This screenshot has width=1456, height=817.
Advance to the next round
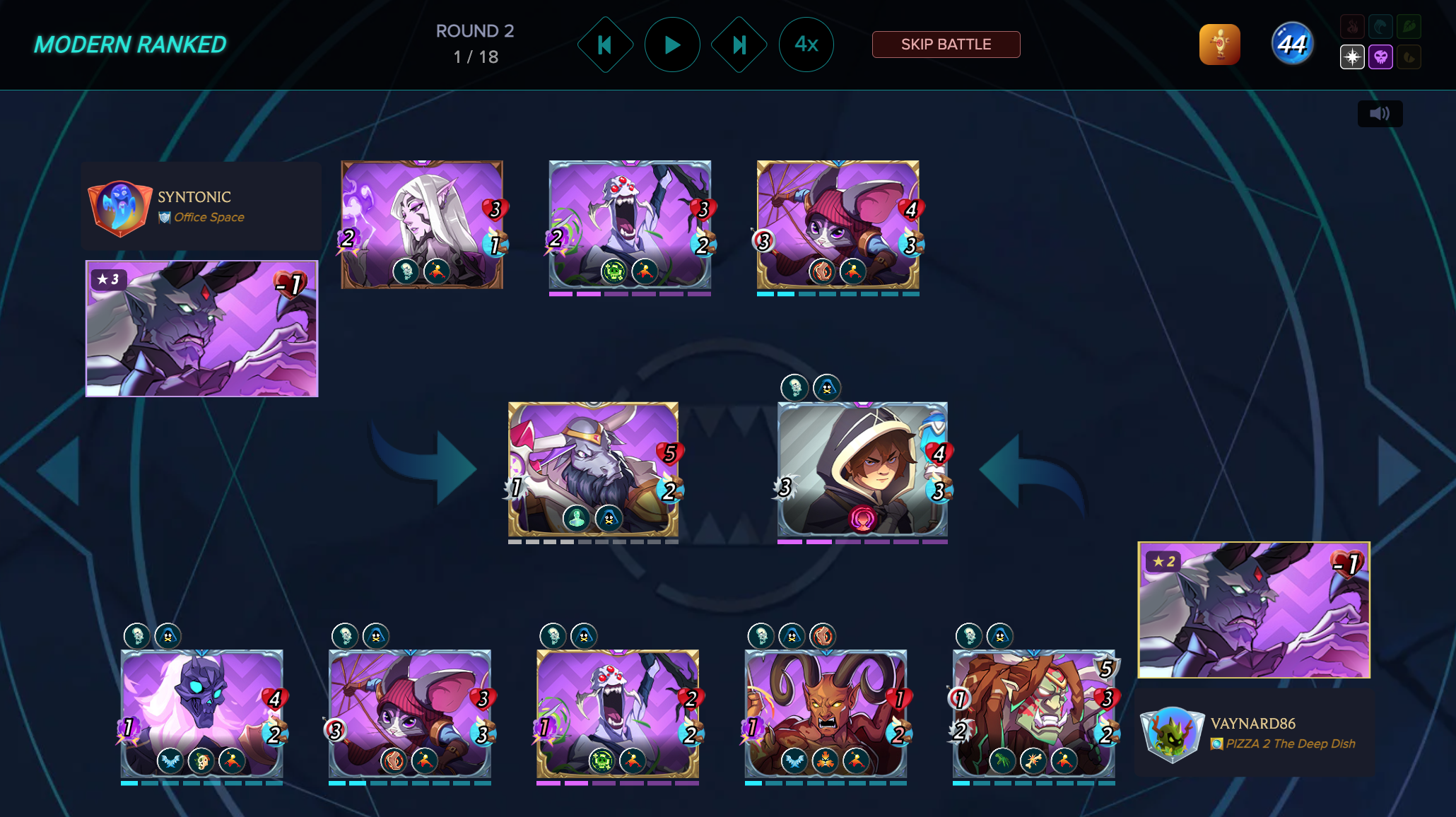[739, 45]
